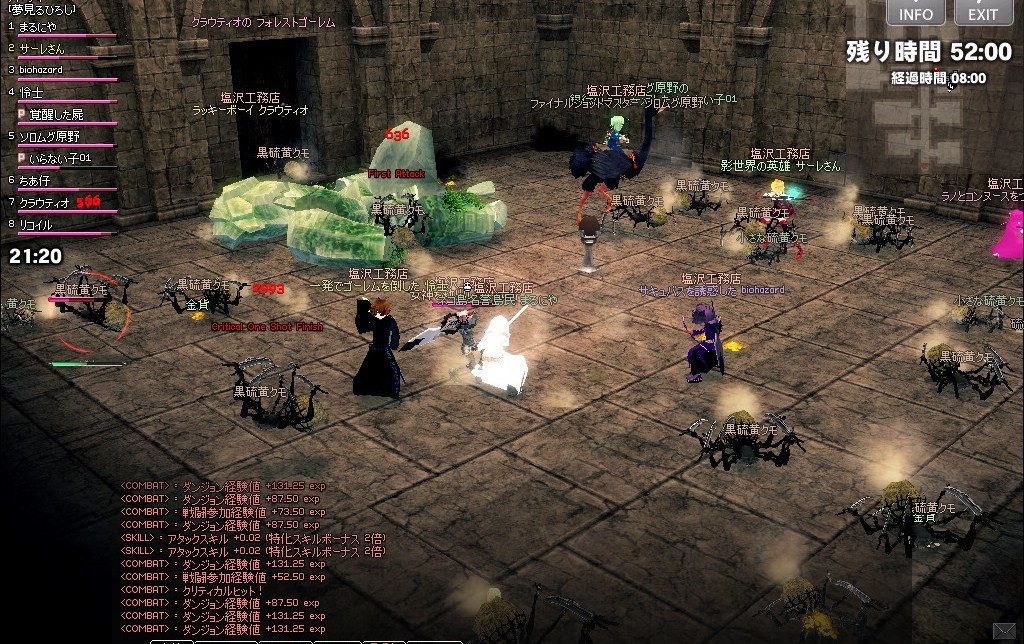This screenshot has height=644, width=1024.
Task: Select the pet 覚醒した屍 entry
Action: coord(55,114)
